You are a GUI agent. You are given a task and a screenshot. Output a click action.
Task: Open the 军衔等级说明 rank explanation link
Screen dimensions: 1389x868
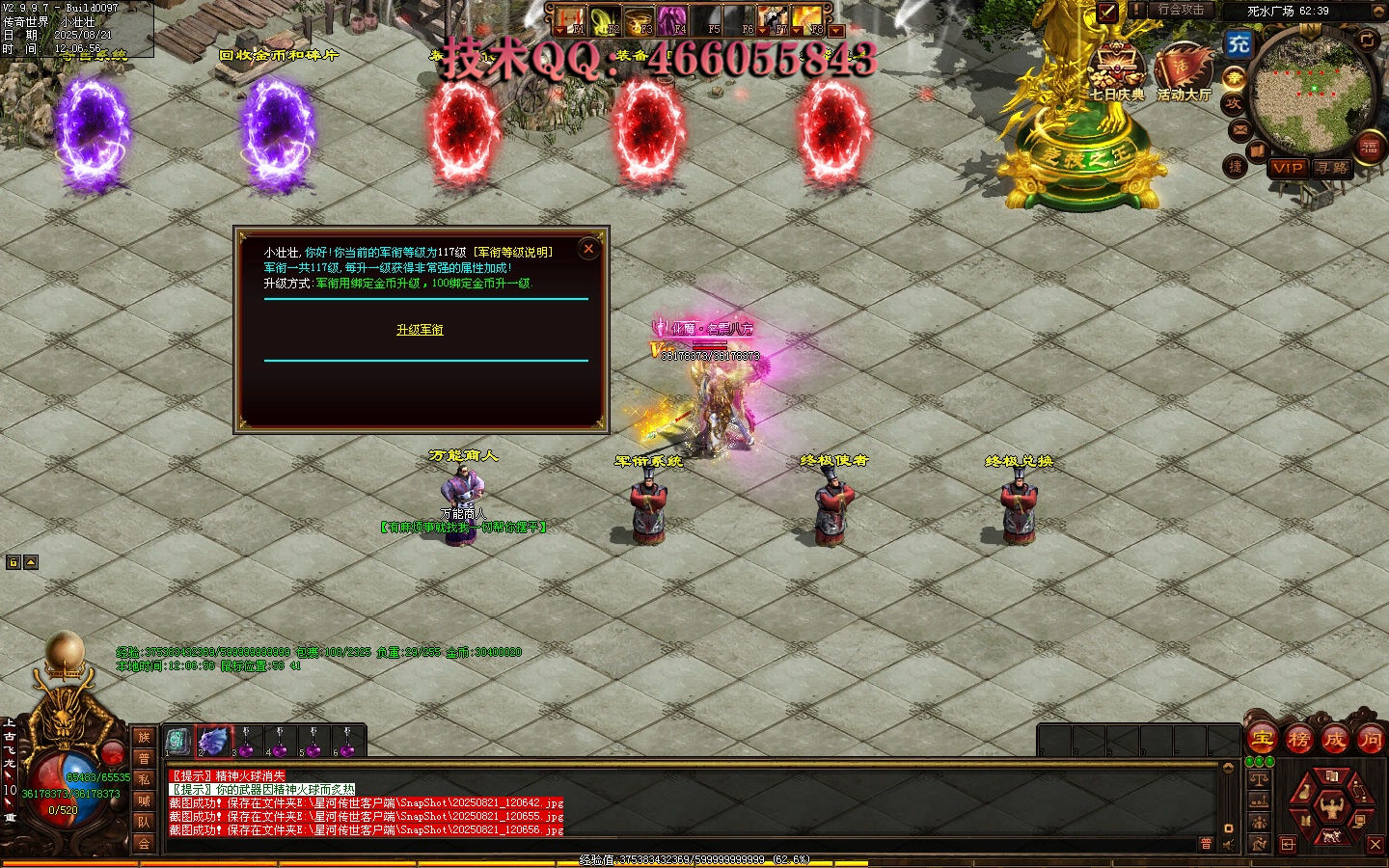click(x=512, y=252)
